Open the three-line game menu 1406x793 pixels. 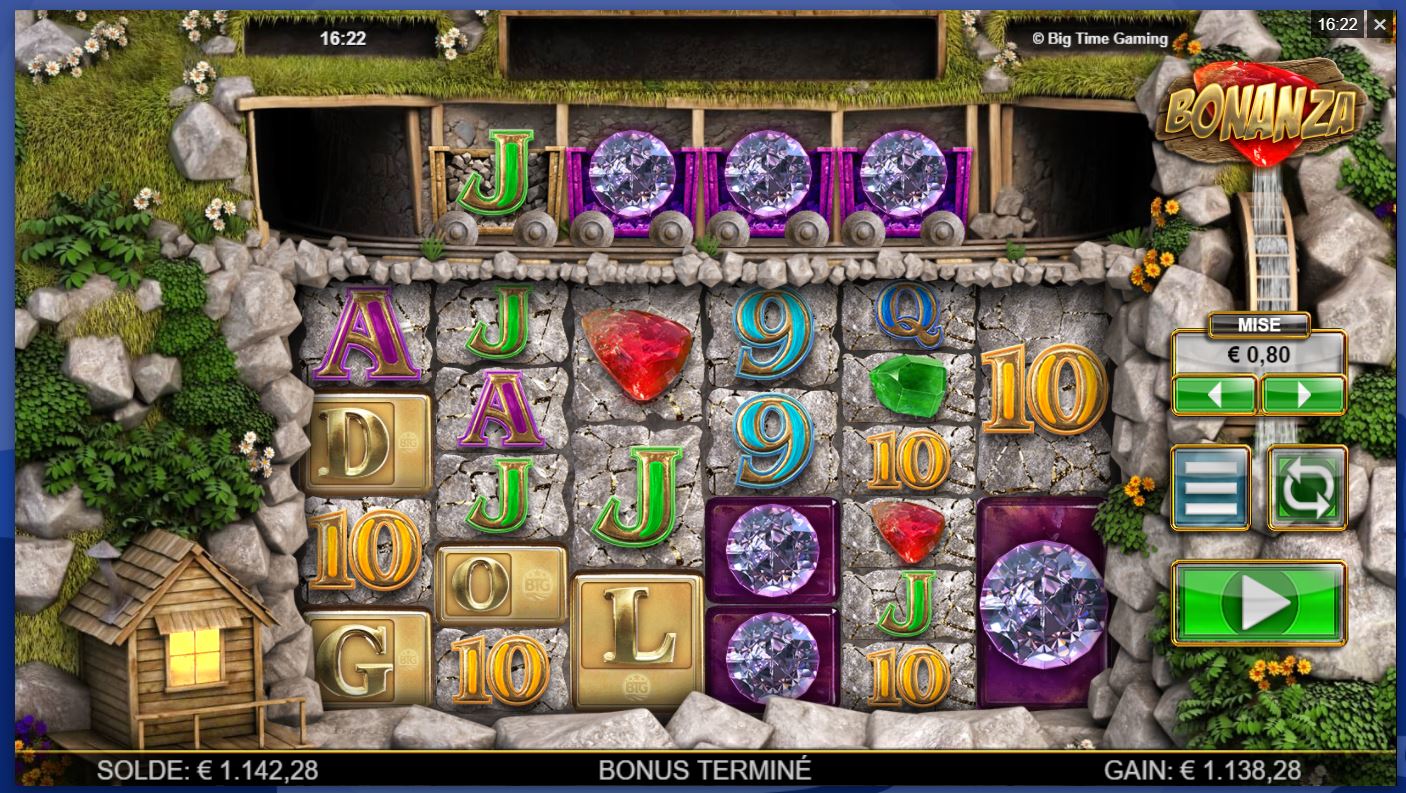[x=1210, y=488]
